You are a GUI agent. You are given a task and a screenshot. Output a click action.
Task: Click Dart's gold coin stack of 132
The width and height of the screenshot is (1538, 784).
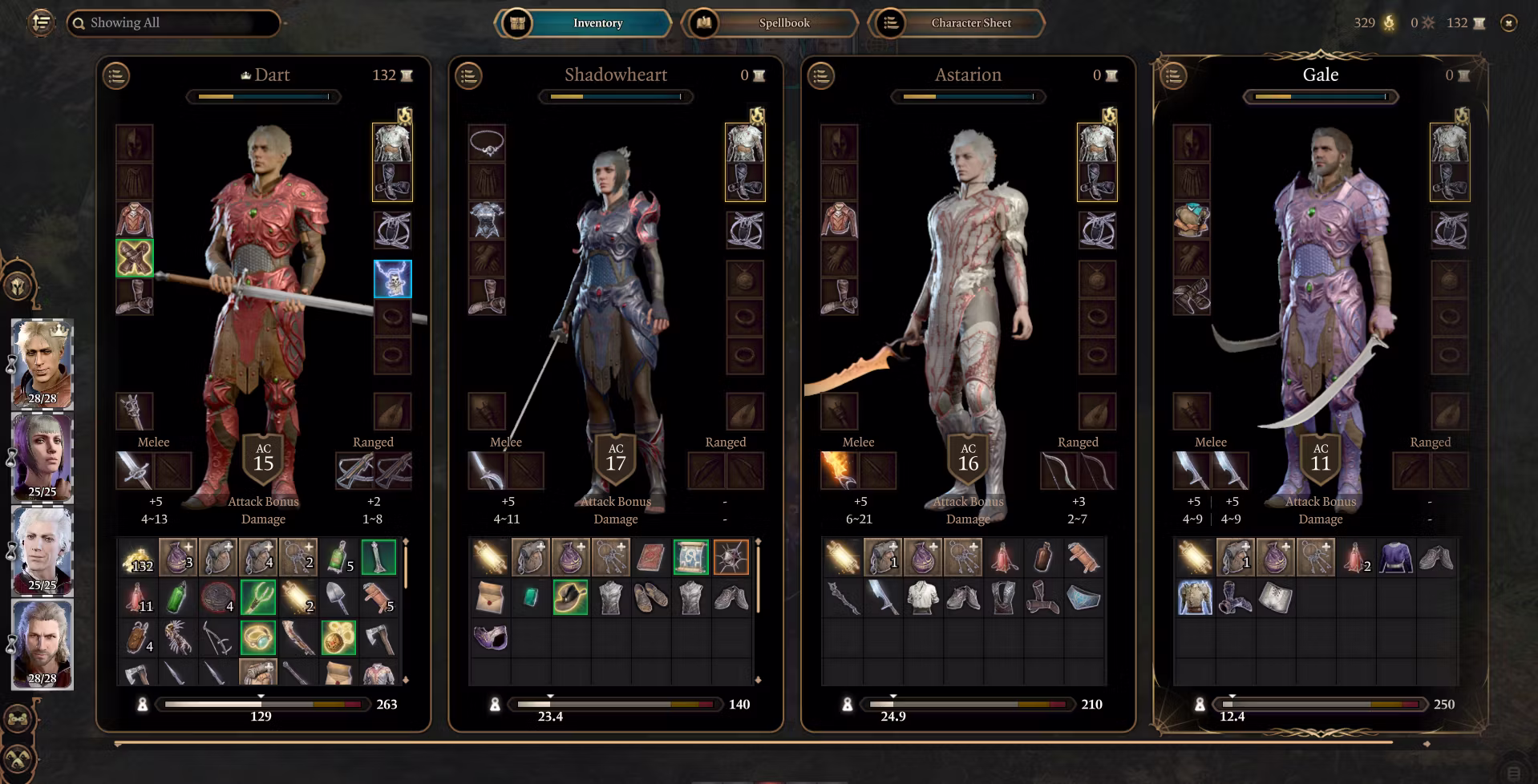(137, 558)
